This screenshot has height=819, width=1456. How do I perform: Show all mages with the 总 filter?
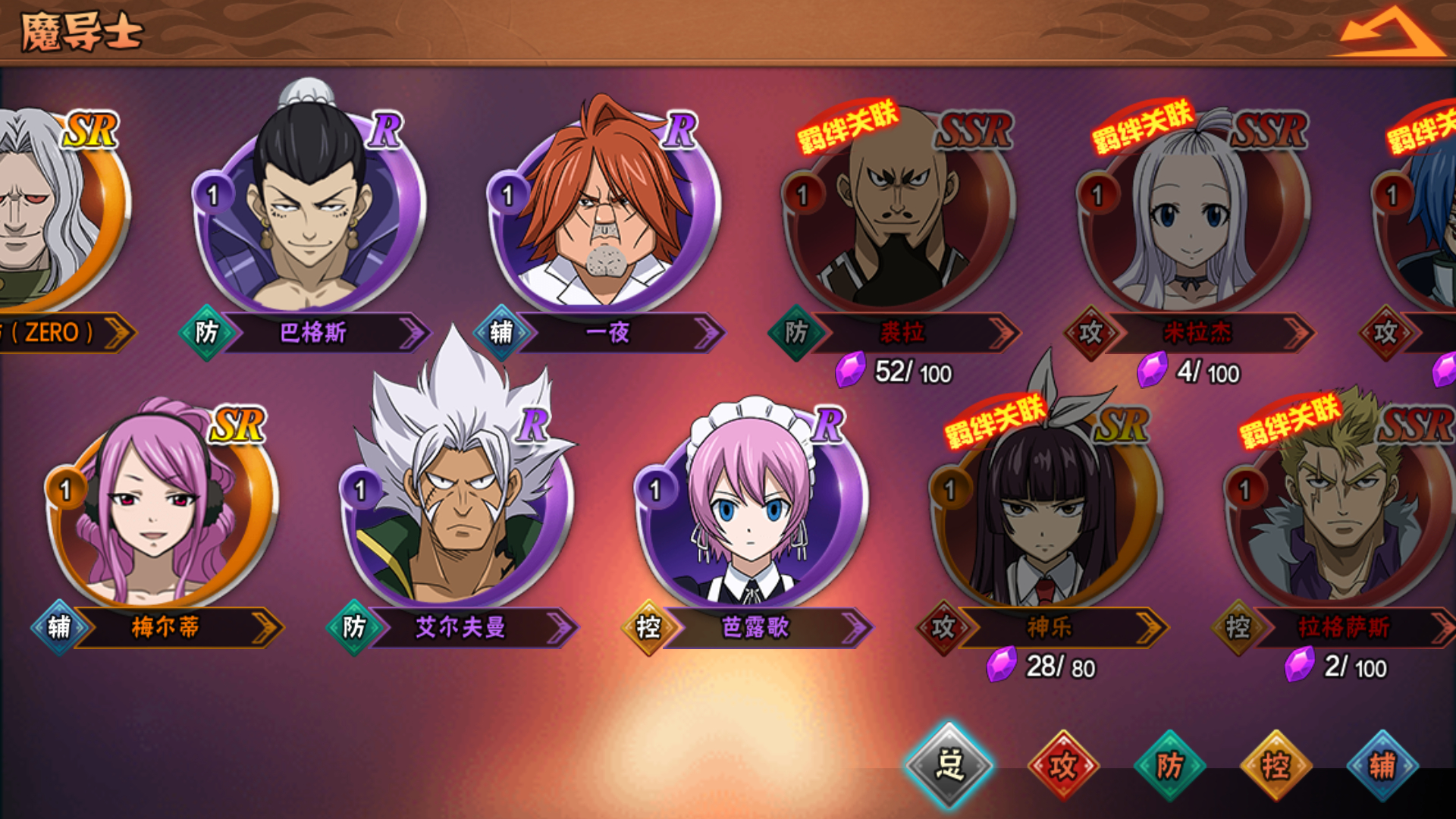(x=949, y=764)
